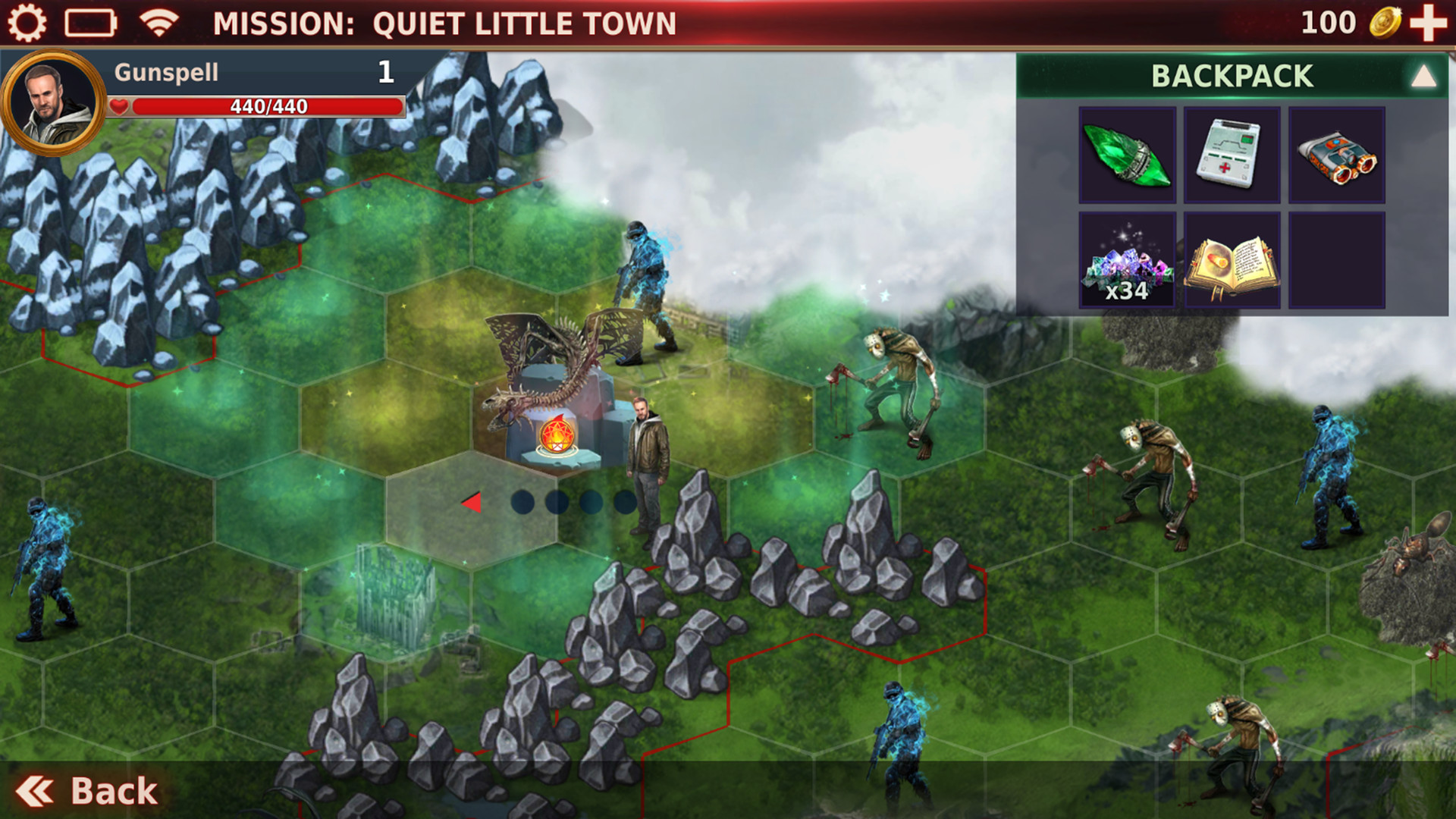This screenshot has width=1456, height=819.
Task: Select the green crystal in the backpack
Action: pos(1125,157)
